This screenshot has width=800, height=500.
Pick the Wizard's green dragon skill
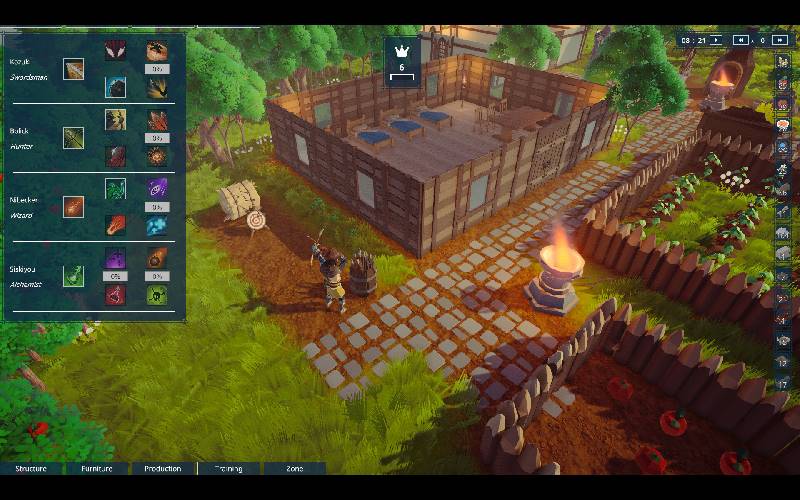[x=115, y=188]
